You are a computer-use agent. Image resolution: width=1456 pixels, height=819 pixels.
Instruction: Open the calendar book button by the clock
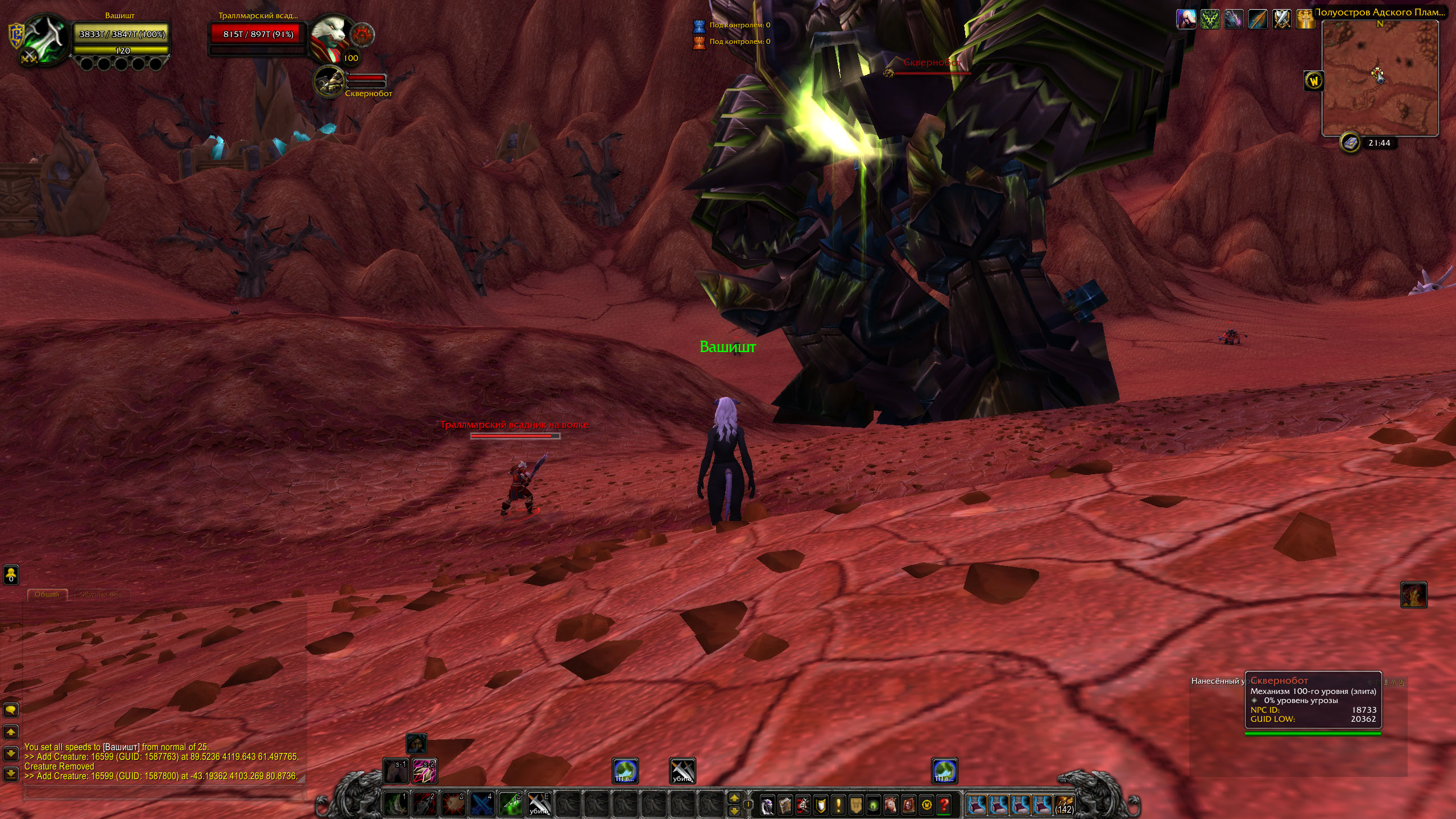(1350, 143)
